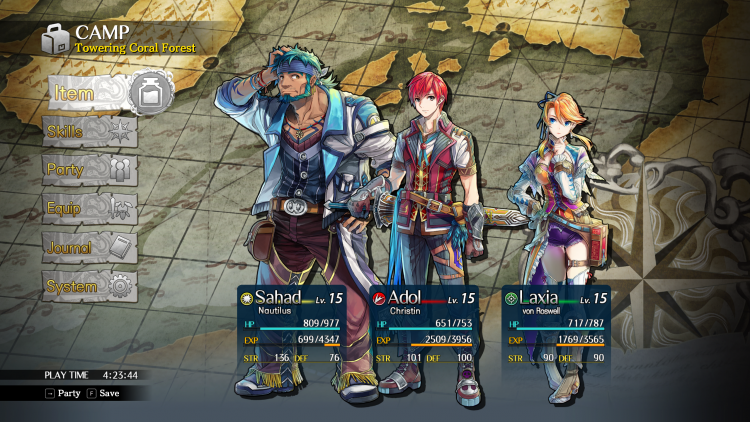Go to the Party menu
The height and width of the screenshot is (422, 750).
coord(87,169)
